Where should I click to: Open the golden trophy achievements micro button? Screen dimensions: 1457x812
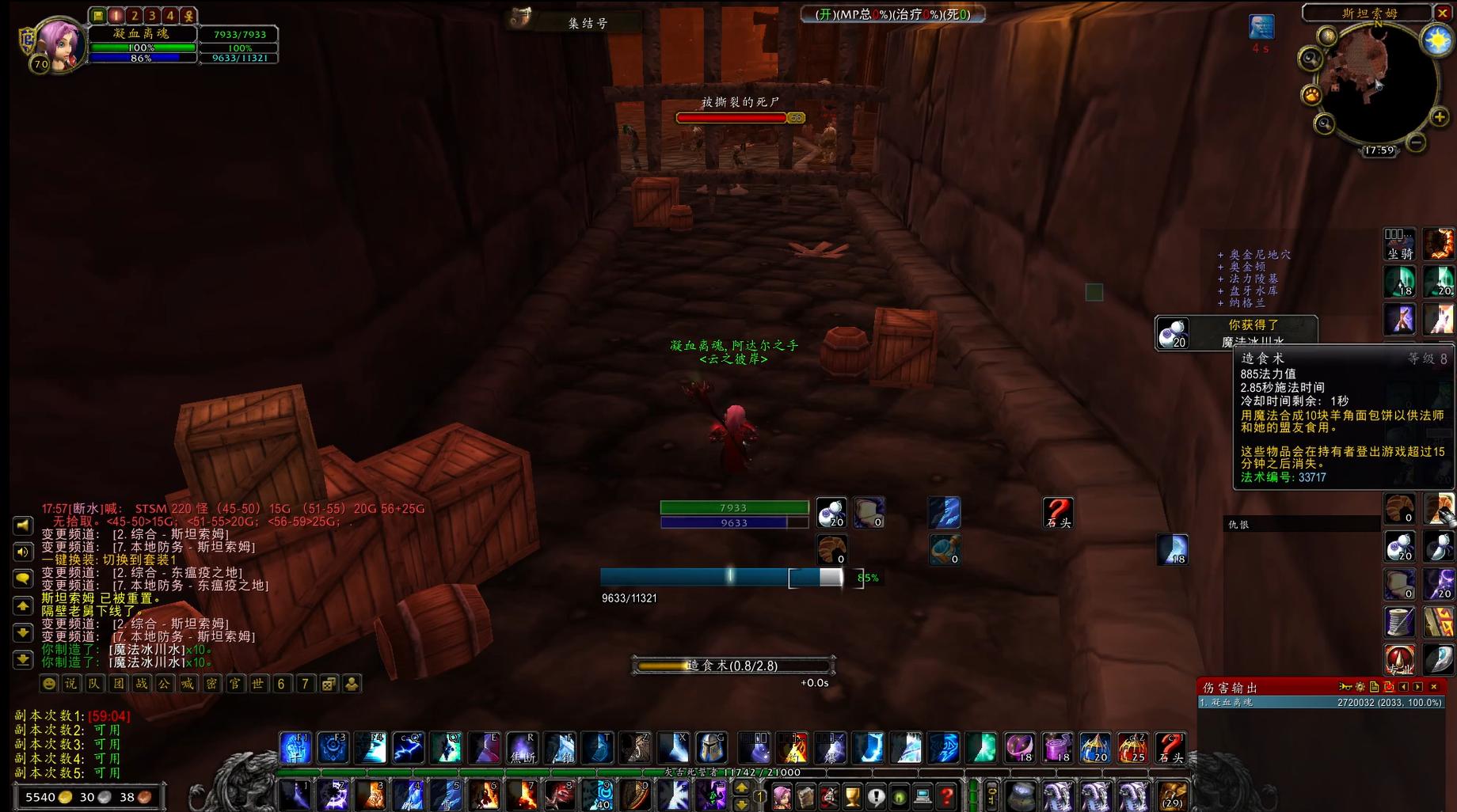pyautogui.click(x=853, y=795)
